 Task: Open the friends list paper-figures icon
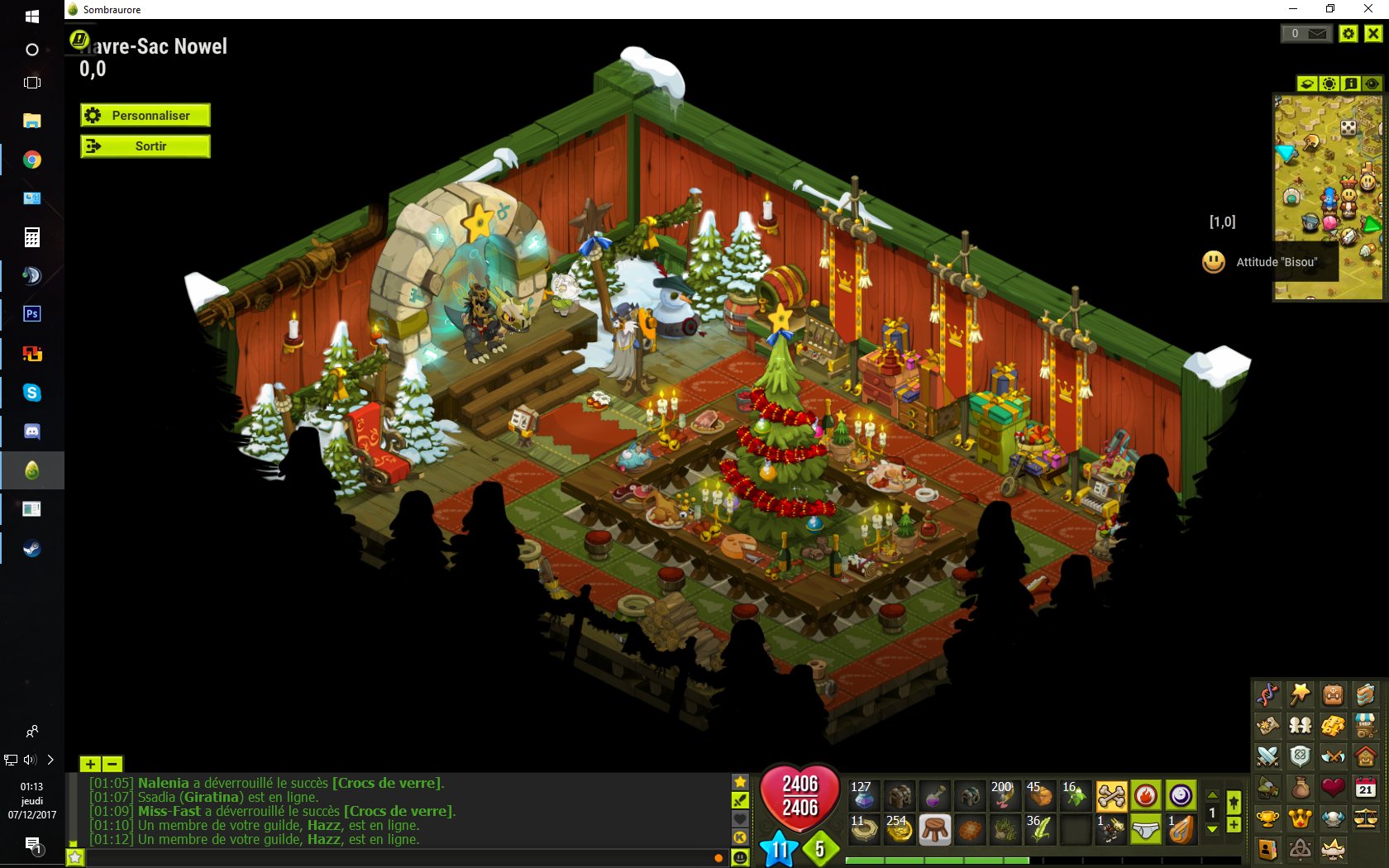pos(1300,725)
